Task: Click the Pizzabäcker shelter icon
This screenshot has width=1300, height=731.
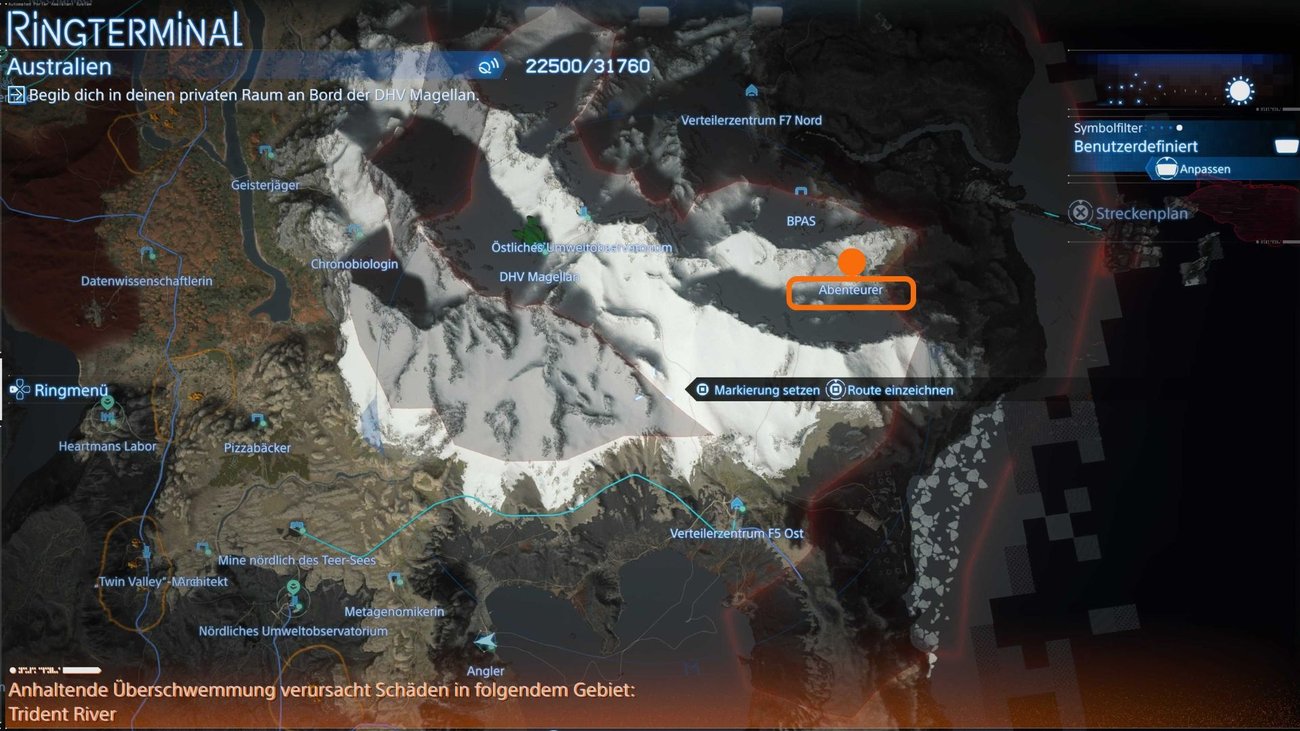Action: [x=258, y=419]
